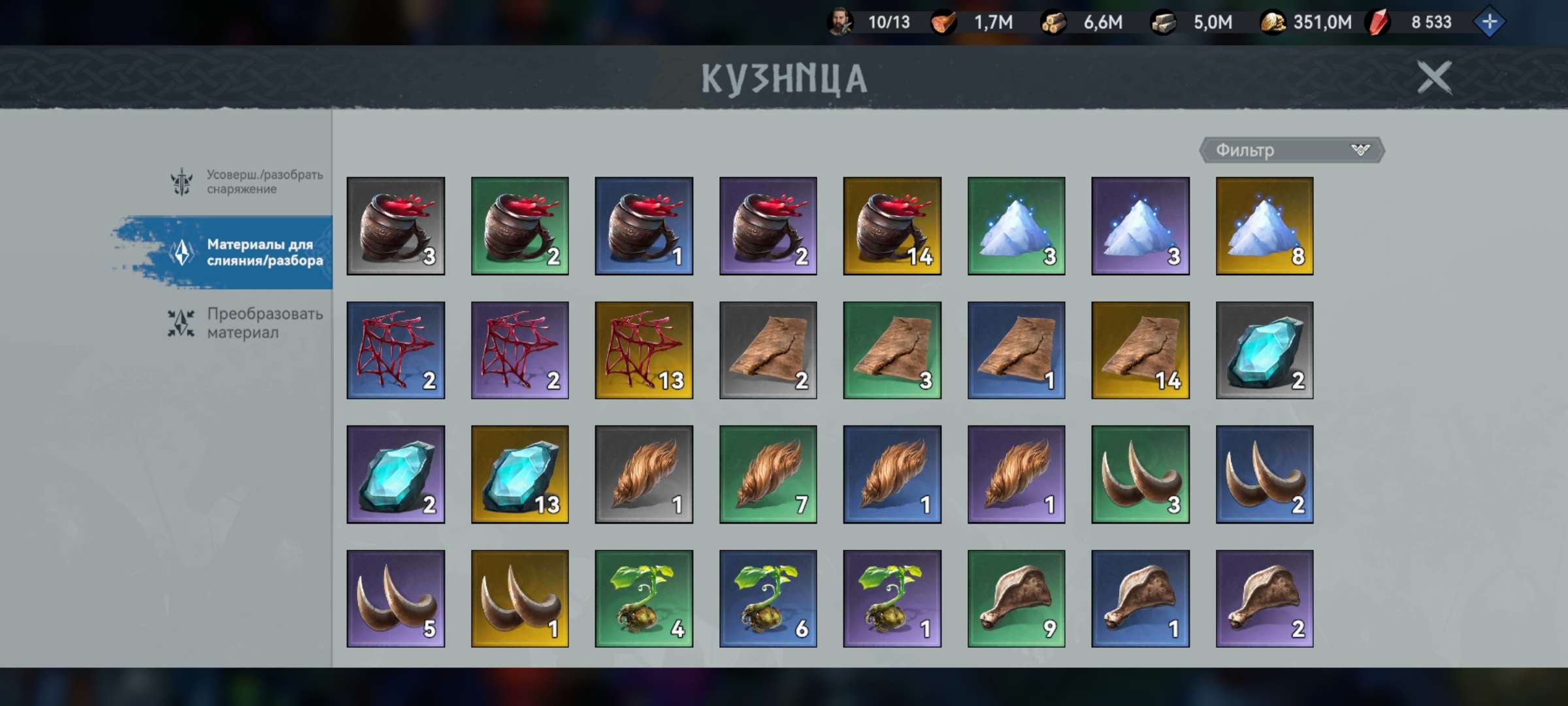
Task: Select the blue crystal stack of 13
Action: [x=520, y=473]
